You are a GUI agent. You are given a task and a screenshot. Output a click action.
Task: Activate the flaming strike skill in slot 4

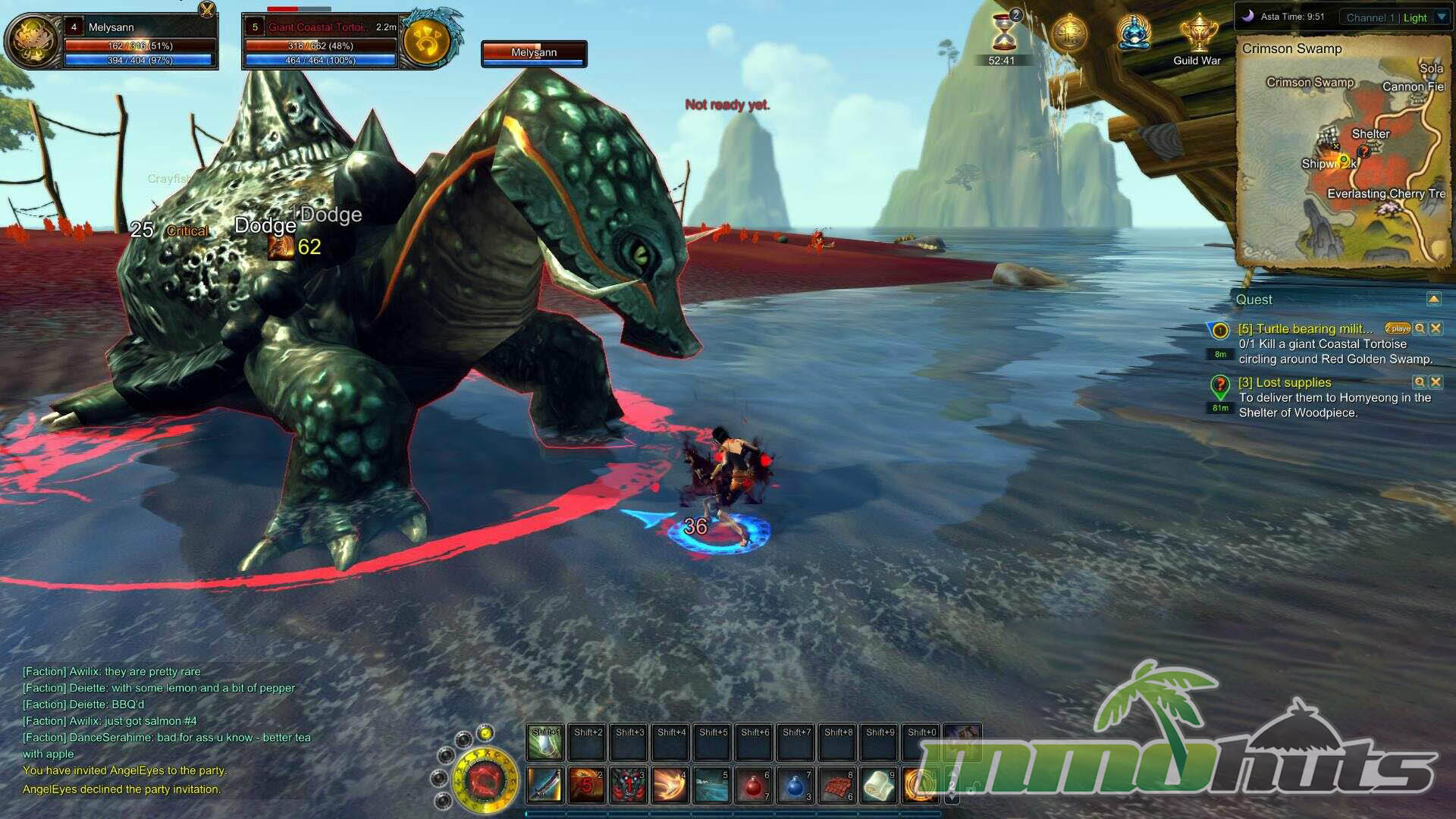(670, 785)
